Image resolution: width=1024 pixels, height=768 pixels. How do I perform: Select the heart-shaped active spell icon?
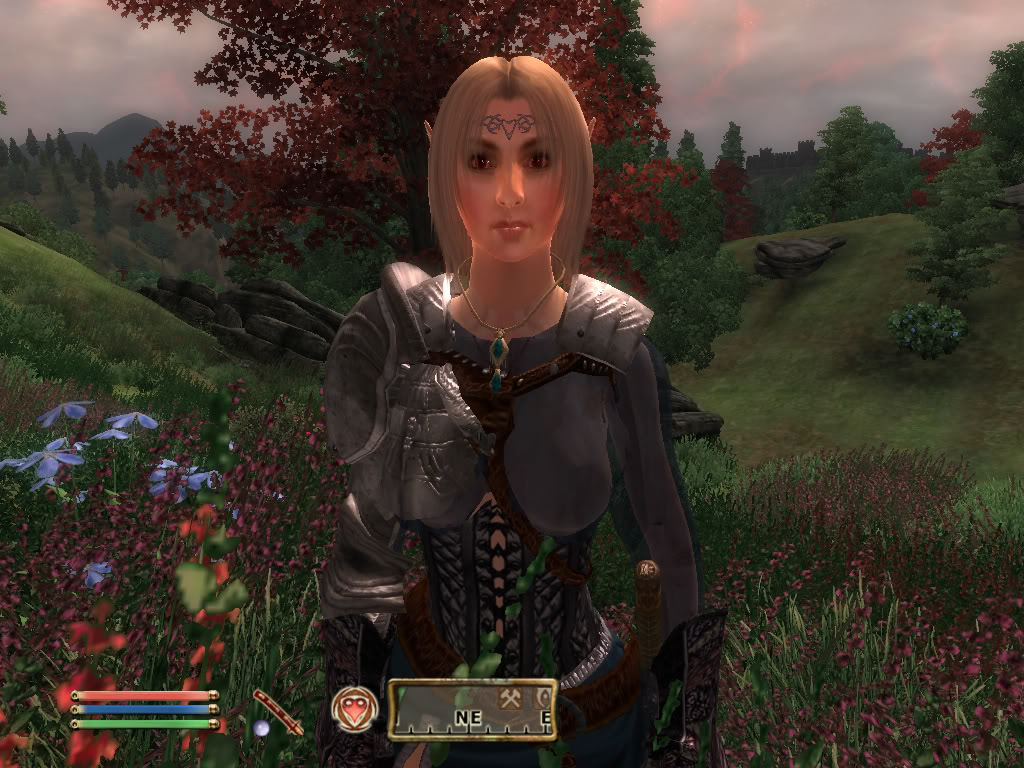[x=355, y=709]
